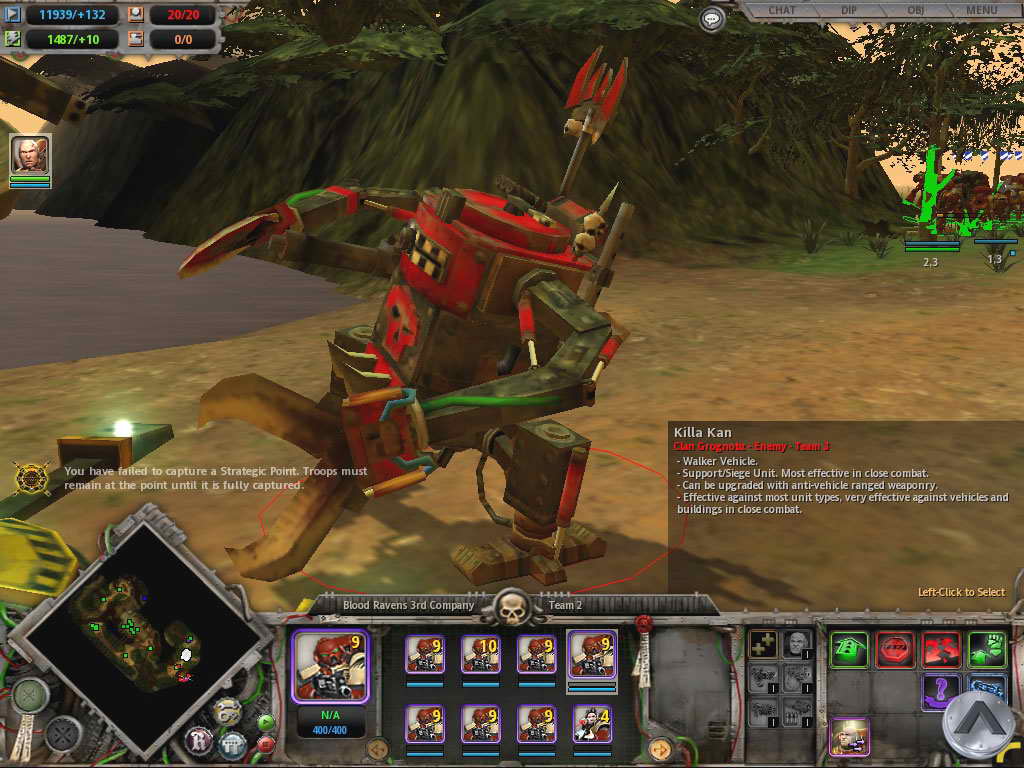Image resolution: width=1024 pixels, height=768 pixels.
Task: Select the large Space Marine squad portrait
Action: tap(330, 665)
